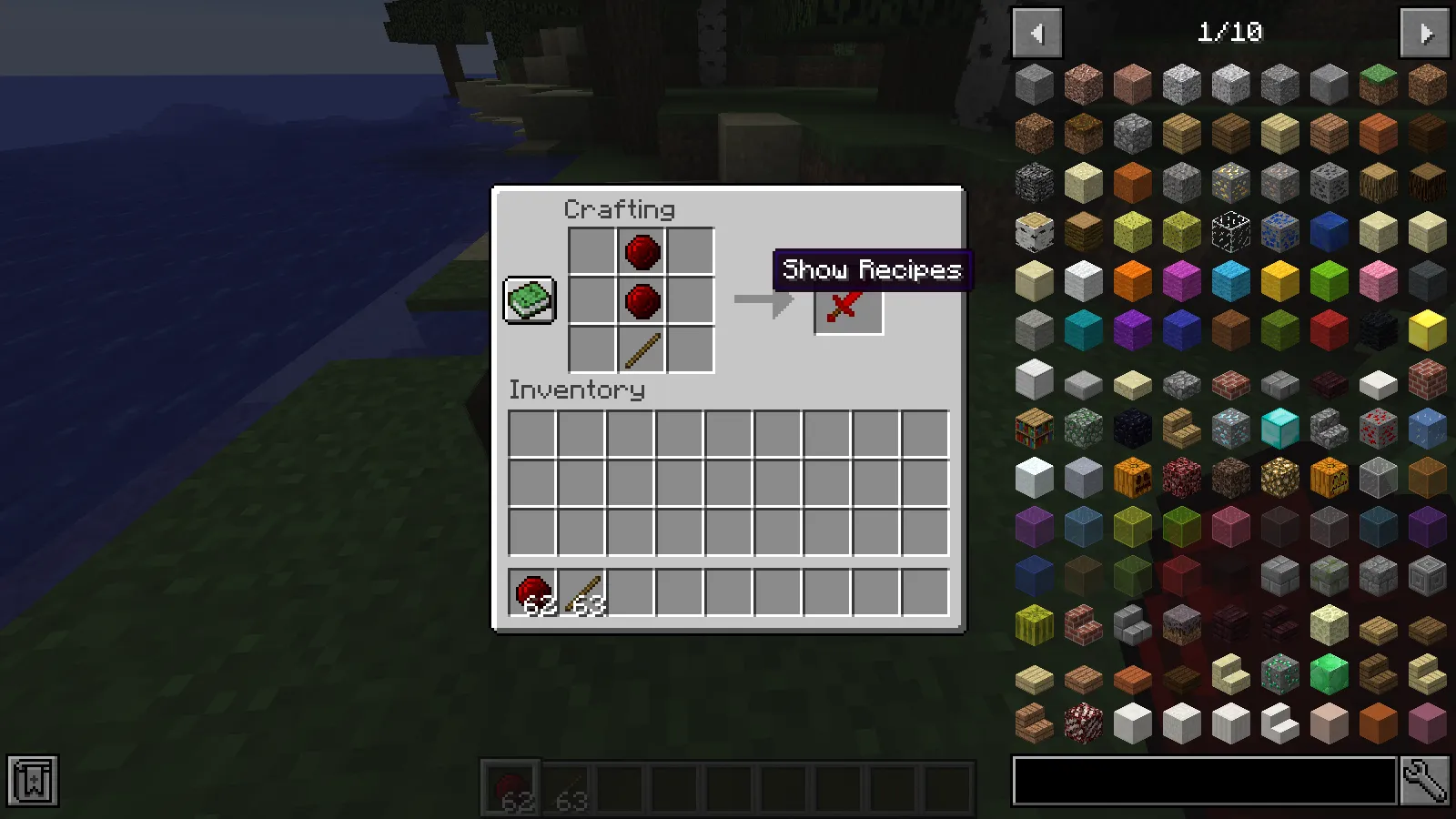Click the next page arrow in JEI

pos(1423,33)
